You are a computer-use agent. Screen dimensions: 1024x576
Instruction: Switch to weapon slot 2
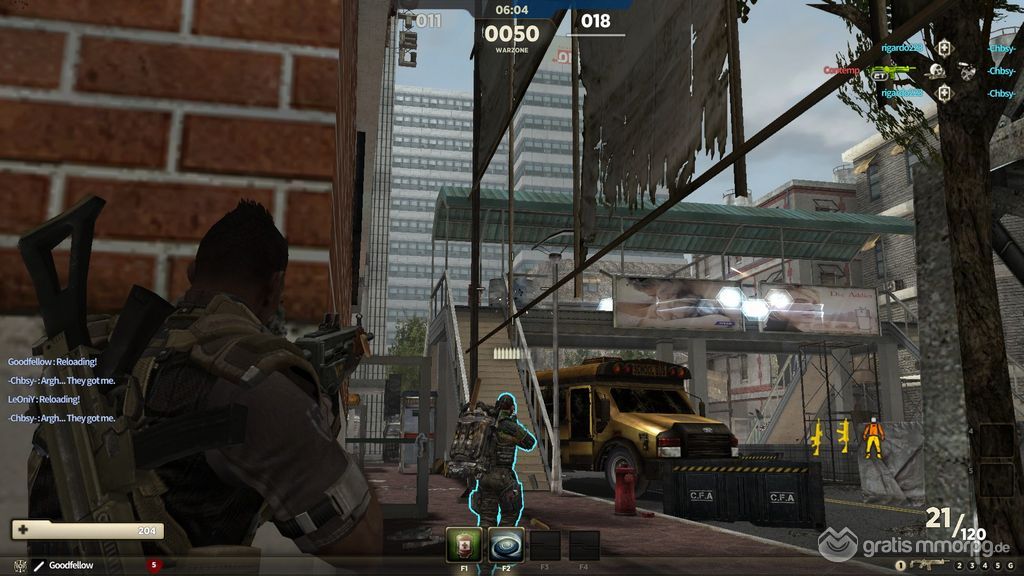[x=958, y=566]
